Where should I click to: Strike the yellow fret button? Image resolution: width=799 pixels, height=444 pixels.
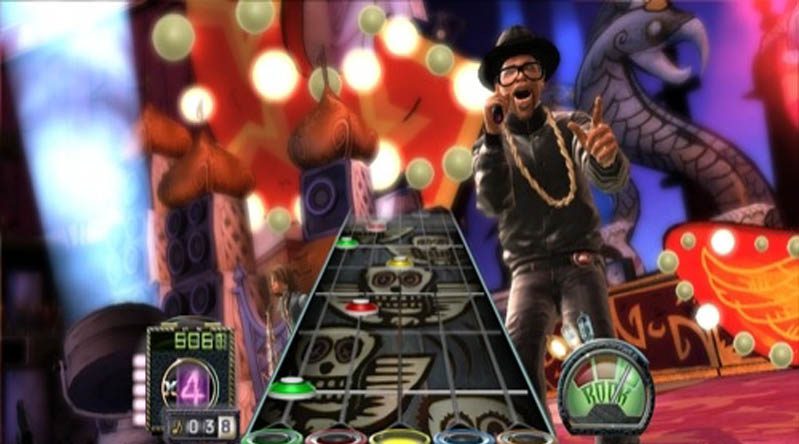[398, 438]
